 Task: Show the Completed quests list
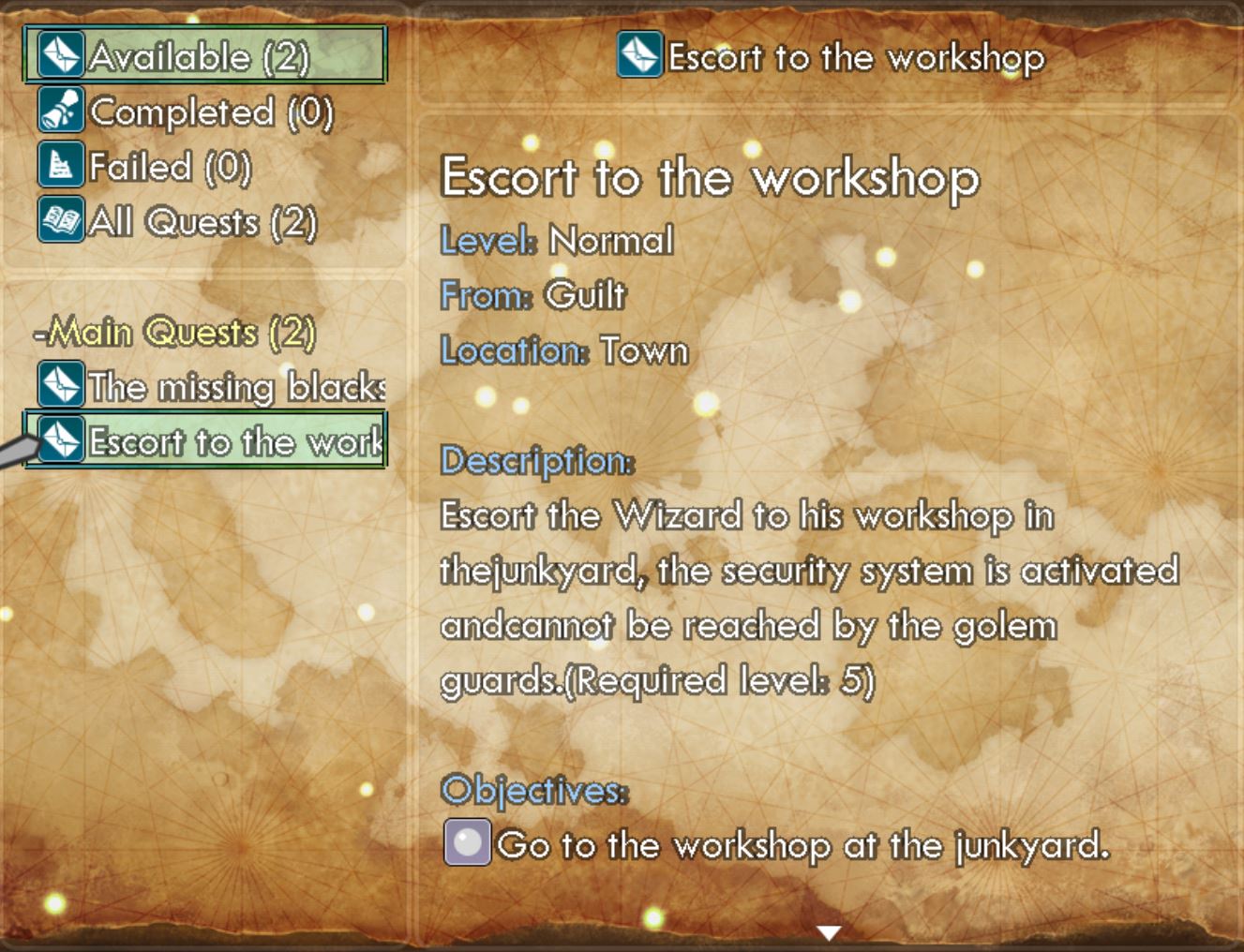coord(187,112)
